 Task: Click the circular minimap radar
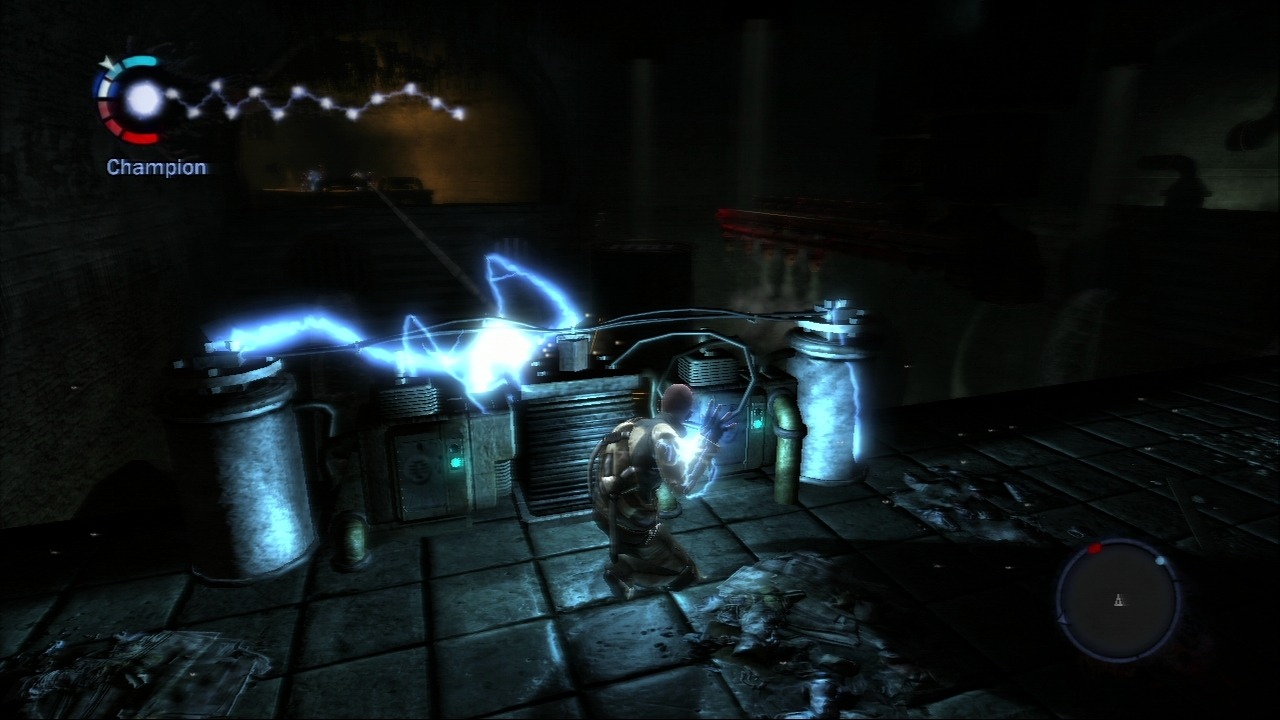click(x=1119, y=599)
